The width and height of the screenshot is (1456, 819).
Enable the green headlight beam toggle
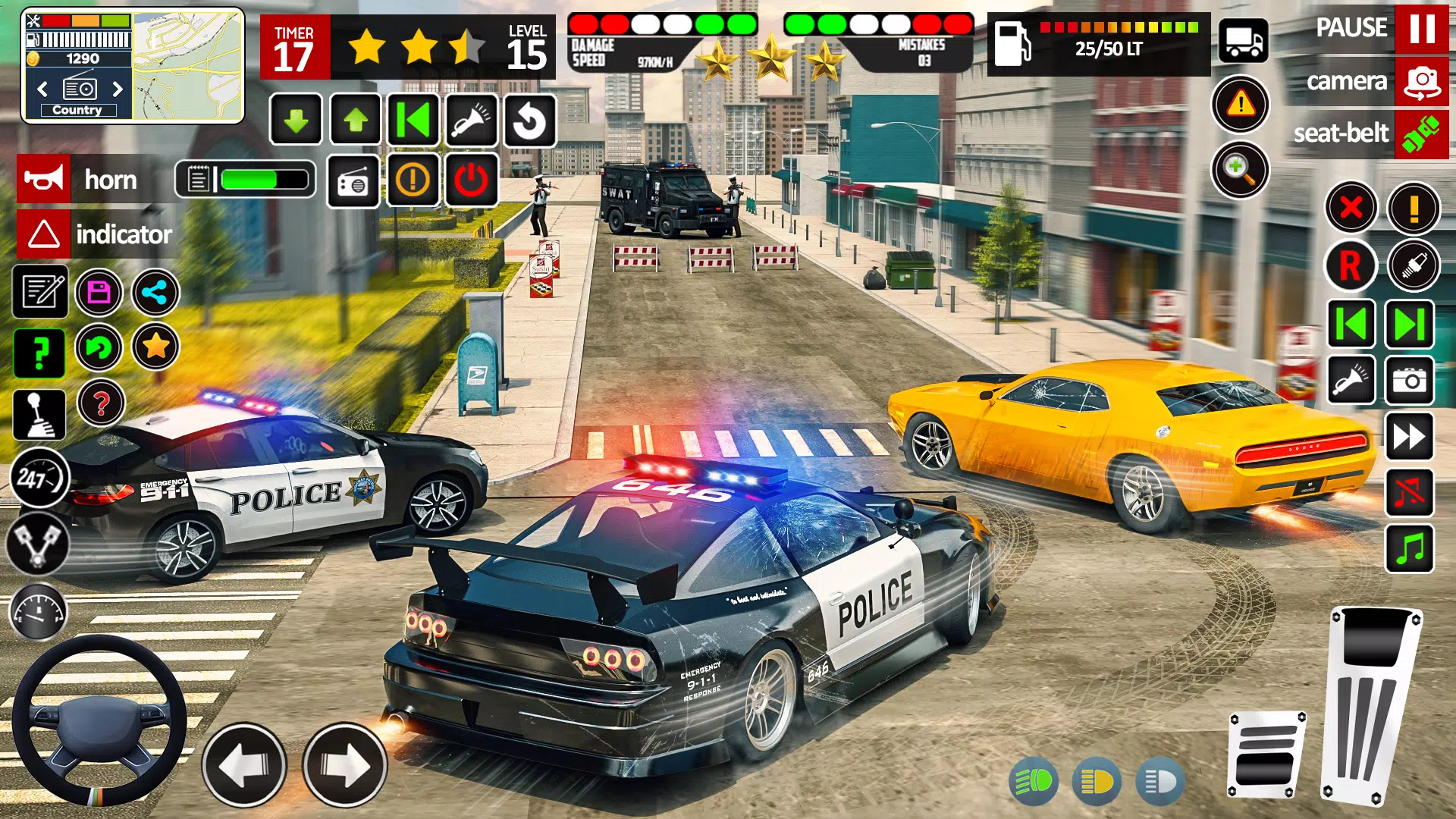[1034, 781]
